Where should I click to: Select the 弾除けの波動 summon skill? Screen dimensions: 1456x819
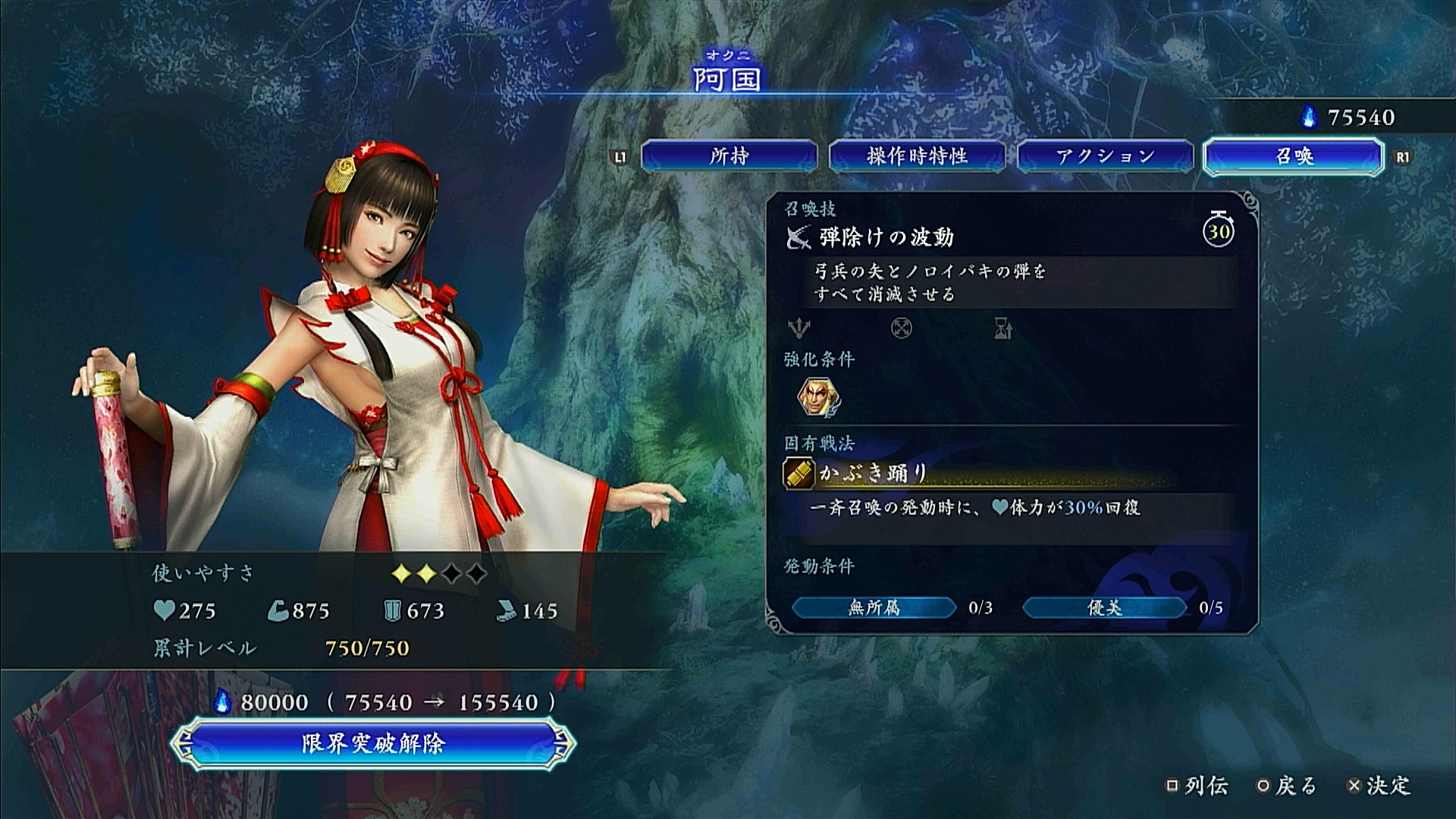886,238
